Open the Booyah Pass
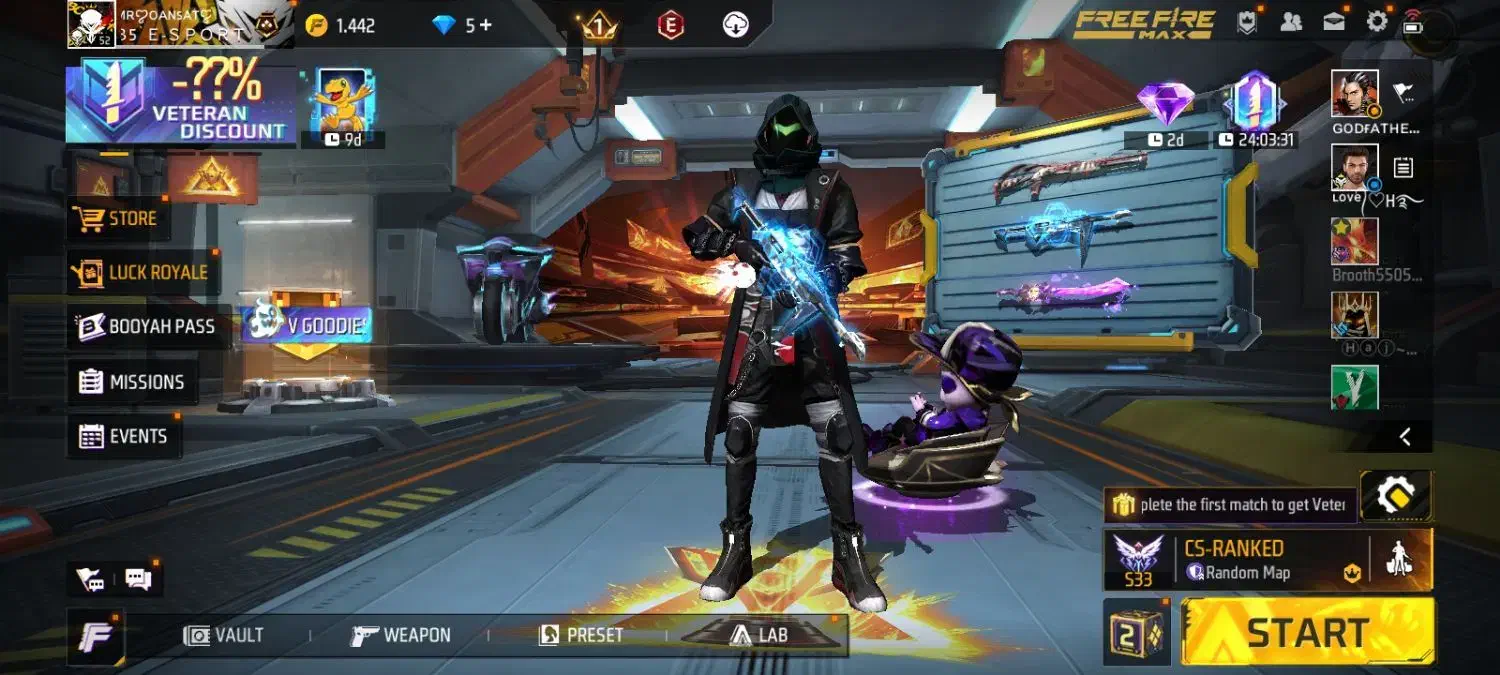Image resolution: width=1500 pixels, height=675 pixels. click(147, 326)
